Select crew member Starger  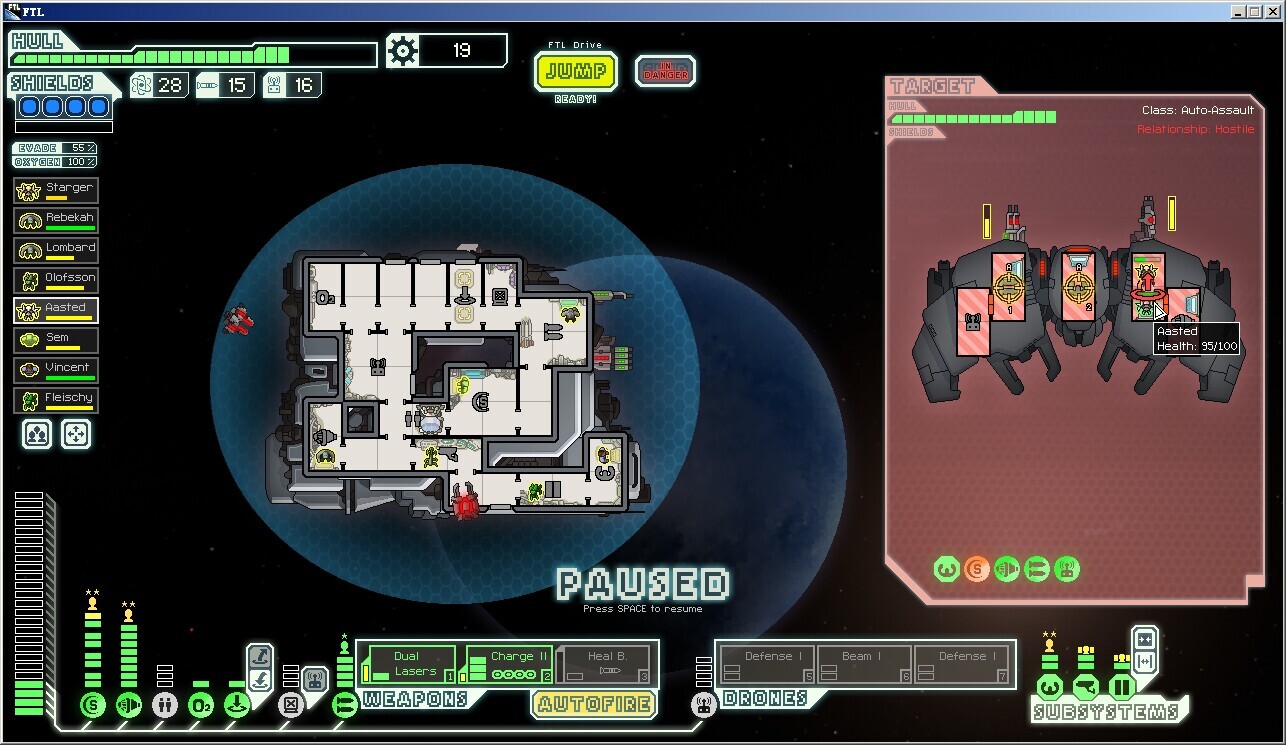tap(56, 190)
